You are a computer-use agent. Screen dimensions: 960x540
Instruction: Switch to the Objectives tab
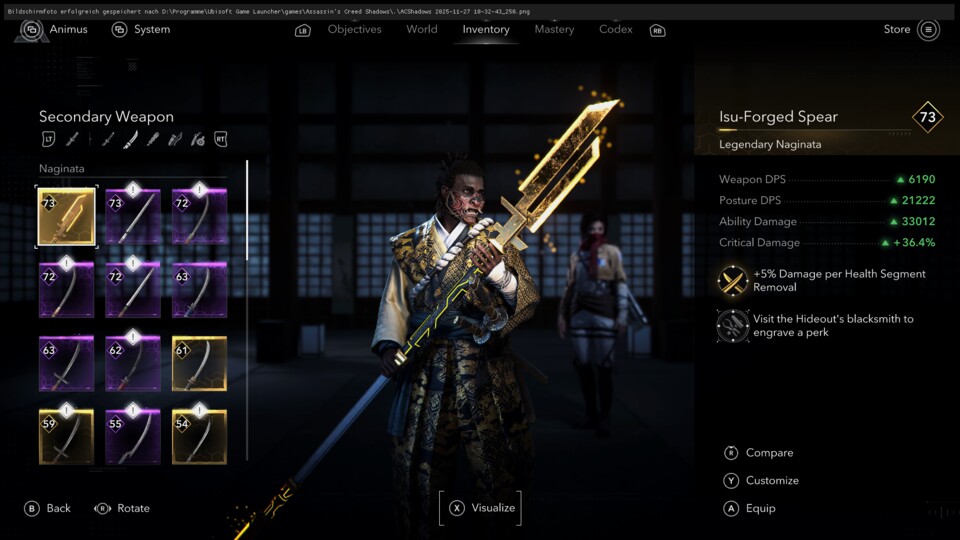[x=354, y=30]
